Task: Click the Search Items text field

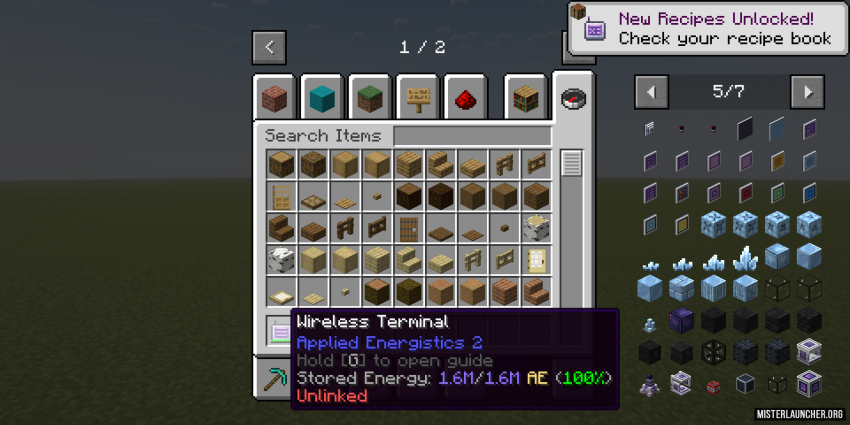Action: tap(472, 136)
